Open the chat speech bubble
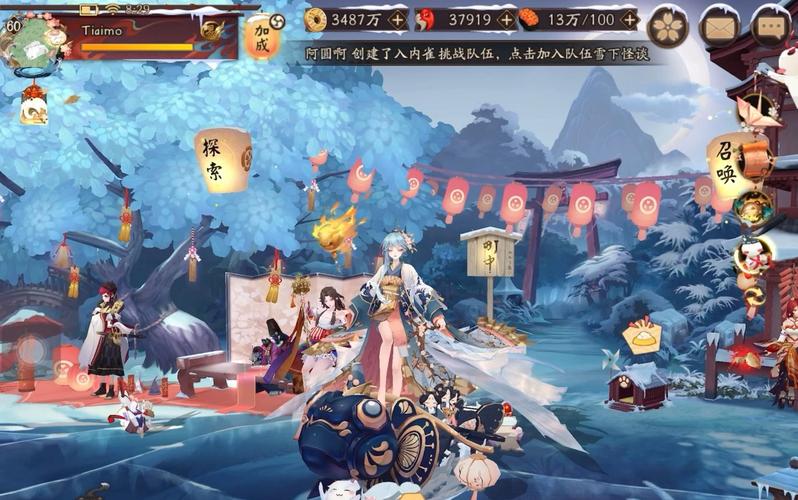 tap(771, 26)
